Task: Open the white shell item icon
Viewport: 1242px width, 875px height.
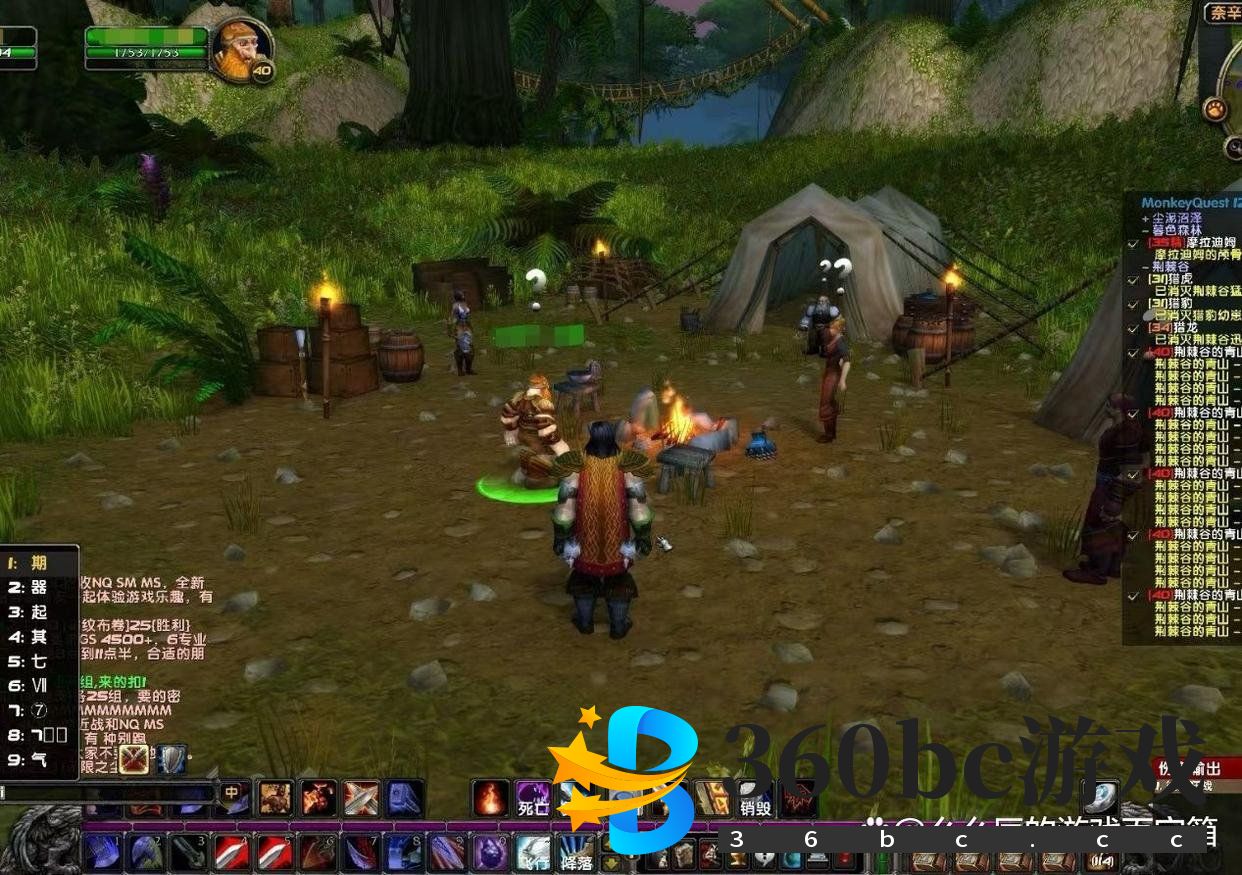Action: pos(1100,797)
